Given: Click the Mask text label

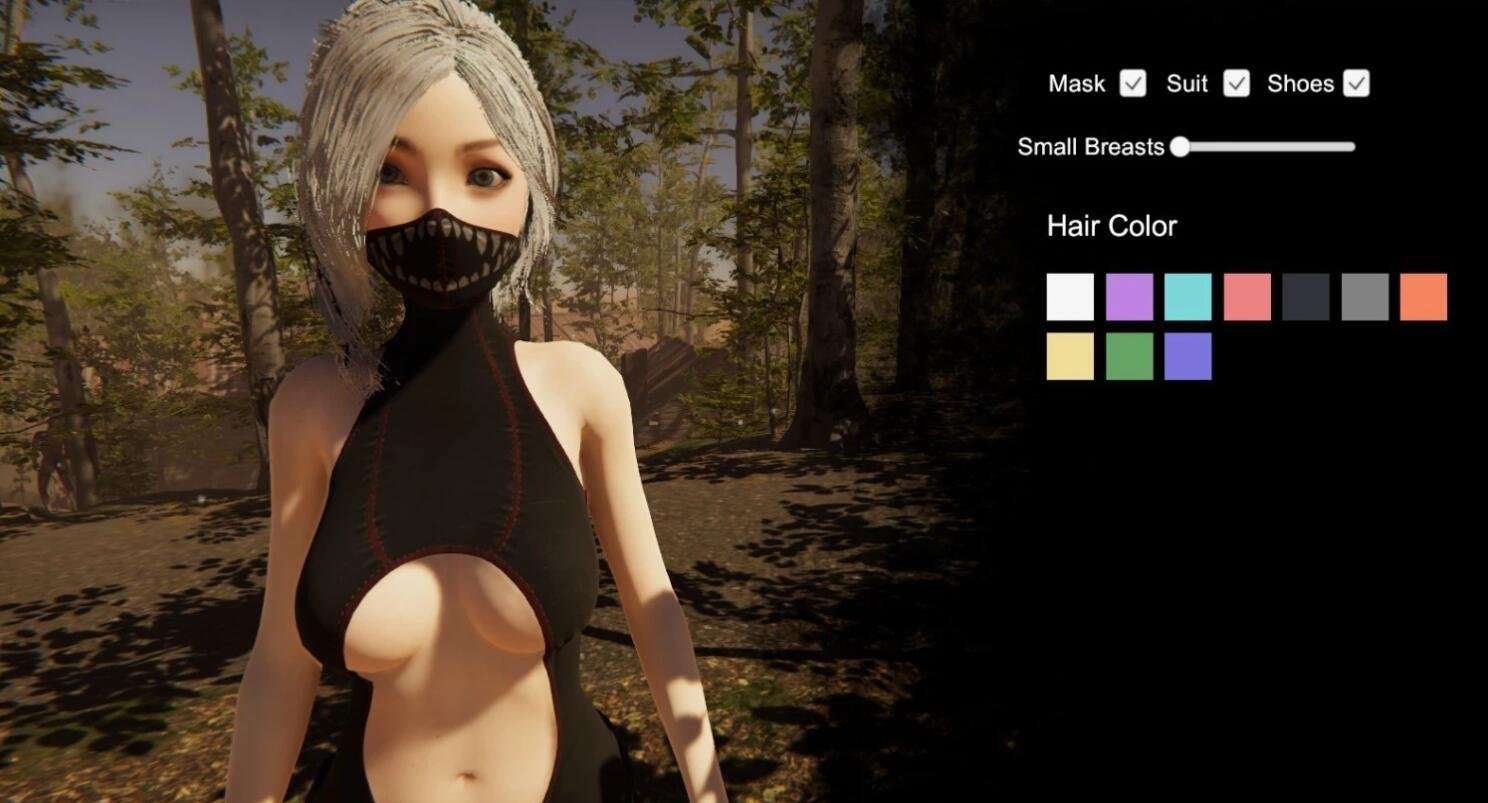Looking at the screenshot, I should click(1076, 84).
